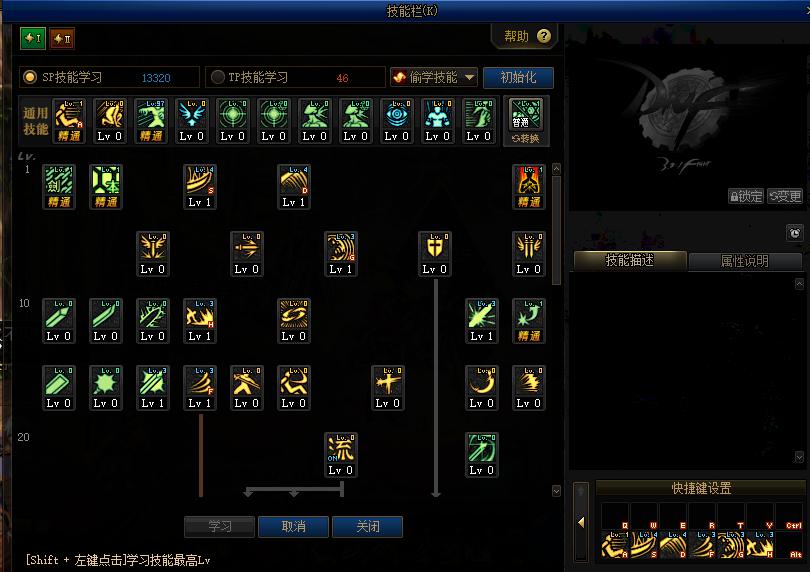This screenshot has height=572, width=810.
Task: Close the skill window with 关闭
Action: point(368,526)
